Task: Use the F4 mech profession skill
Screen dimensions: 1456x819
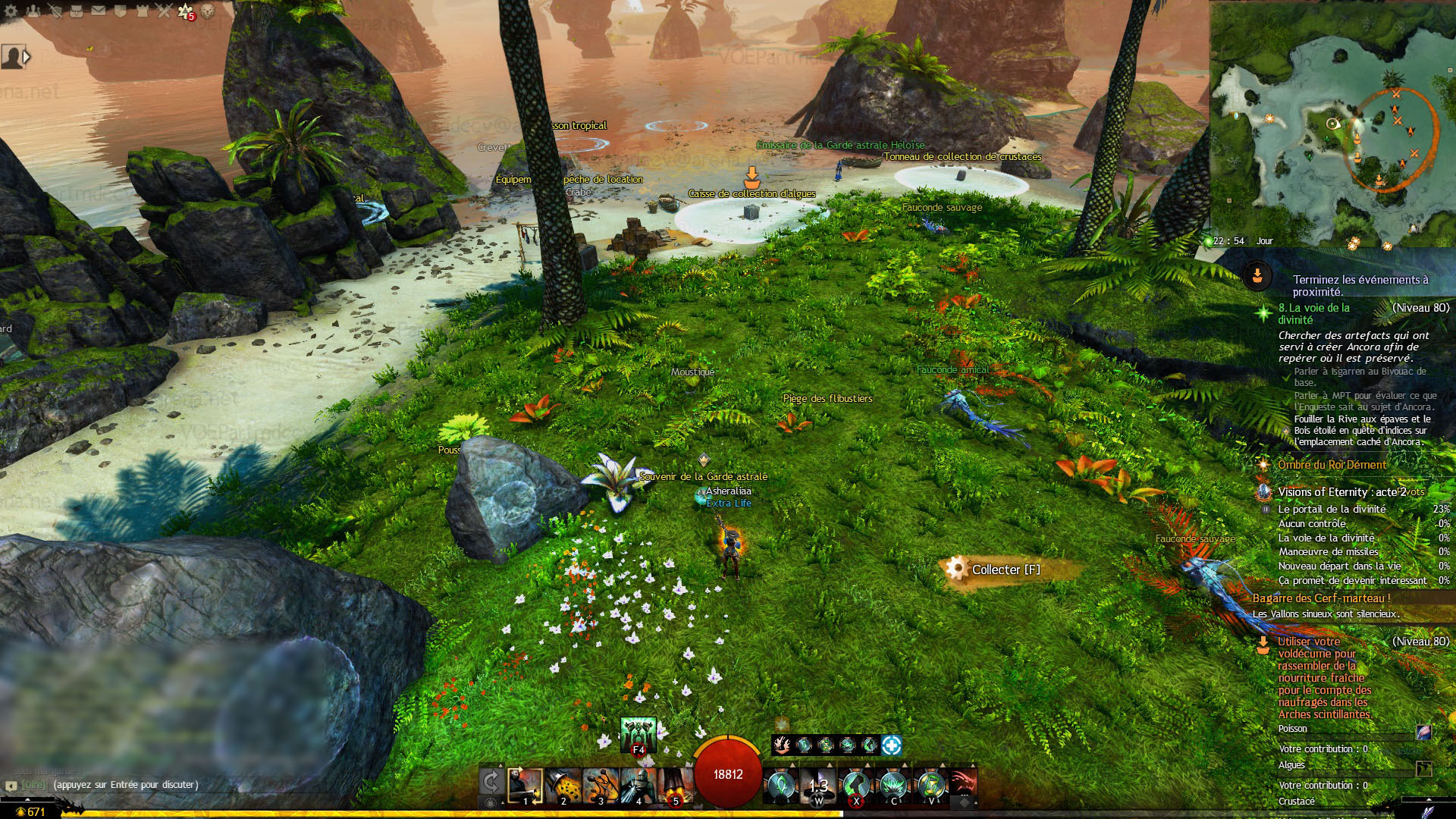Action: (x=638, y=734)
